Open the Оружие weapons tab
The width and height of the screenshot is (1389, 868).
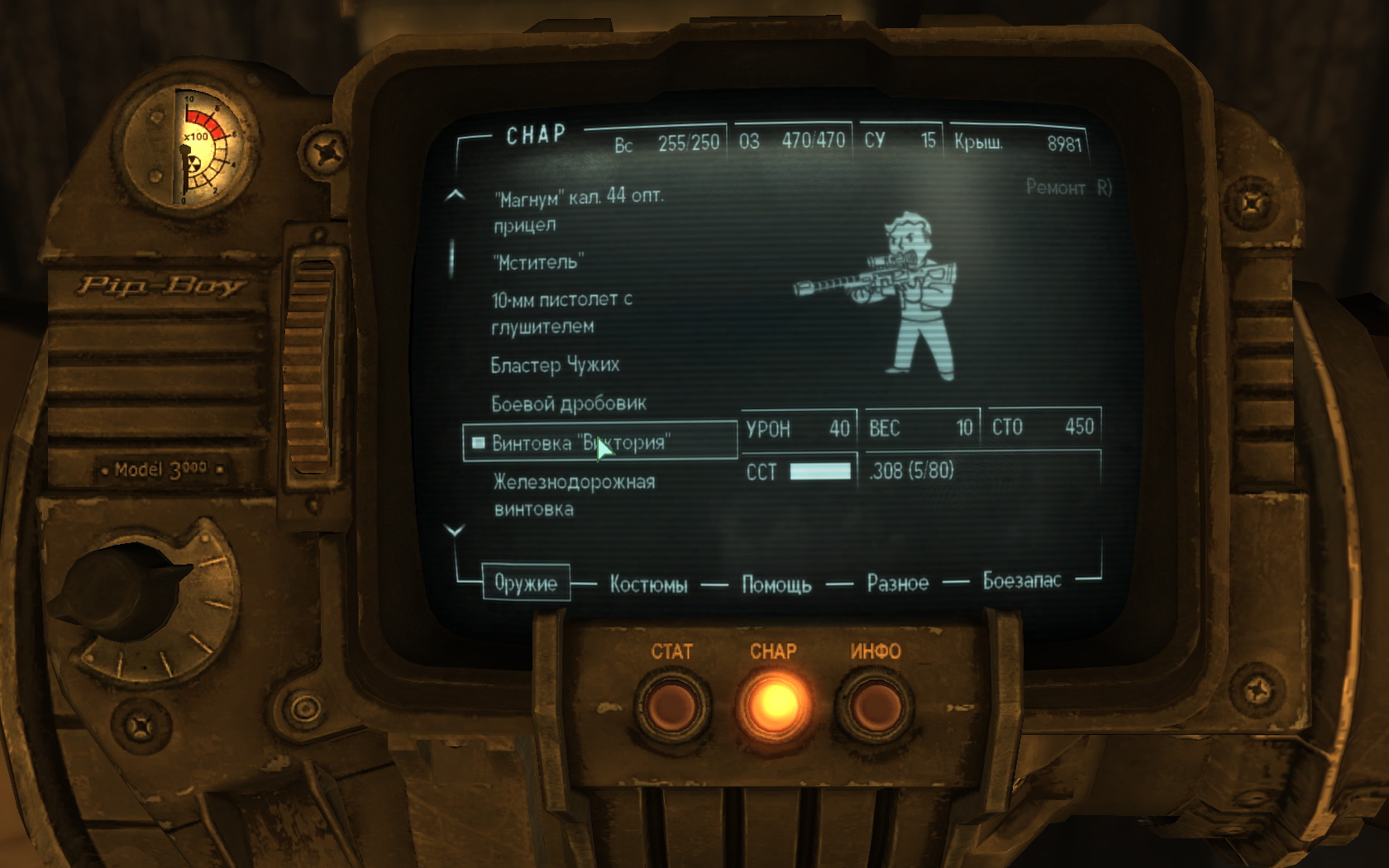[526, 584]
